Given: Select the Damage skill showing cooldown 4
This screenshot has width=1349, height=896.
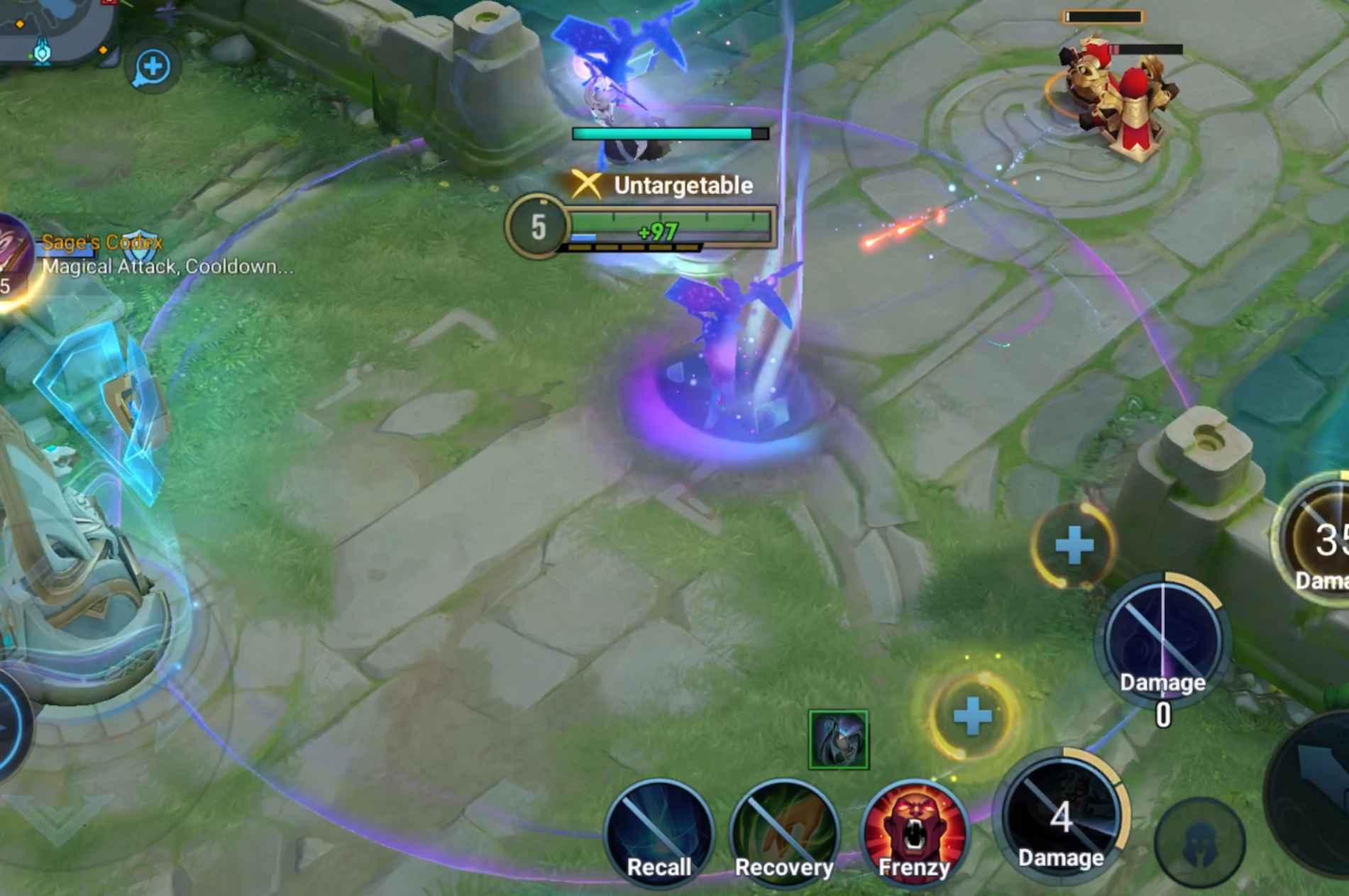Looking at the screenshot, I should (x=1061, y=817).
